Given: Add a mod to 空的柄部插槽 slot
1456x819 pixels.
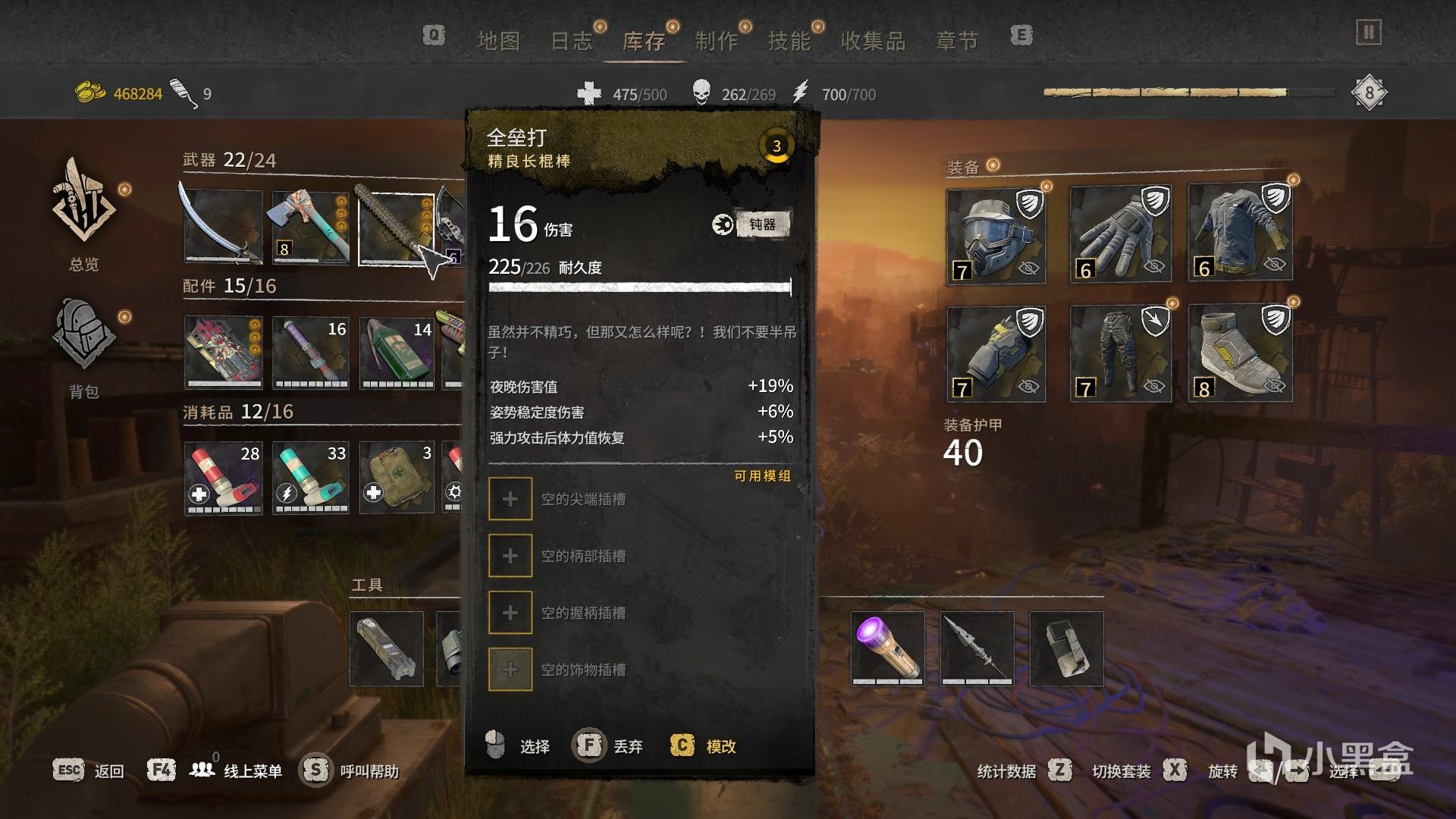Looking at the screenshot, I should pyautogui.click(x=510, y=556).
